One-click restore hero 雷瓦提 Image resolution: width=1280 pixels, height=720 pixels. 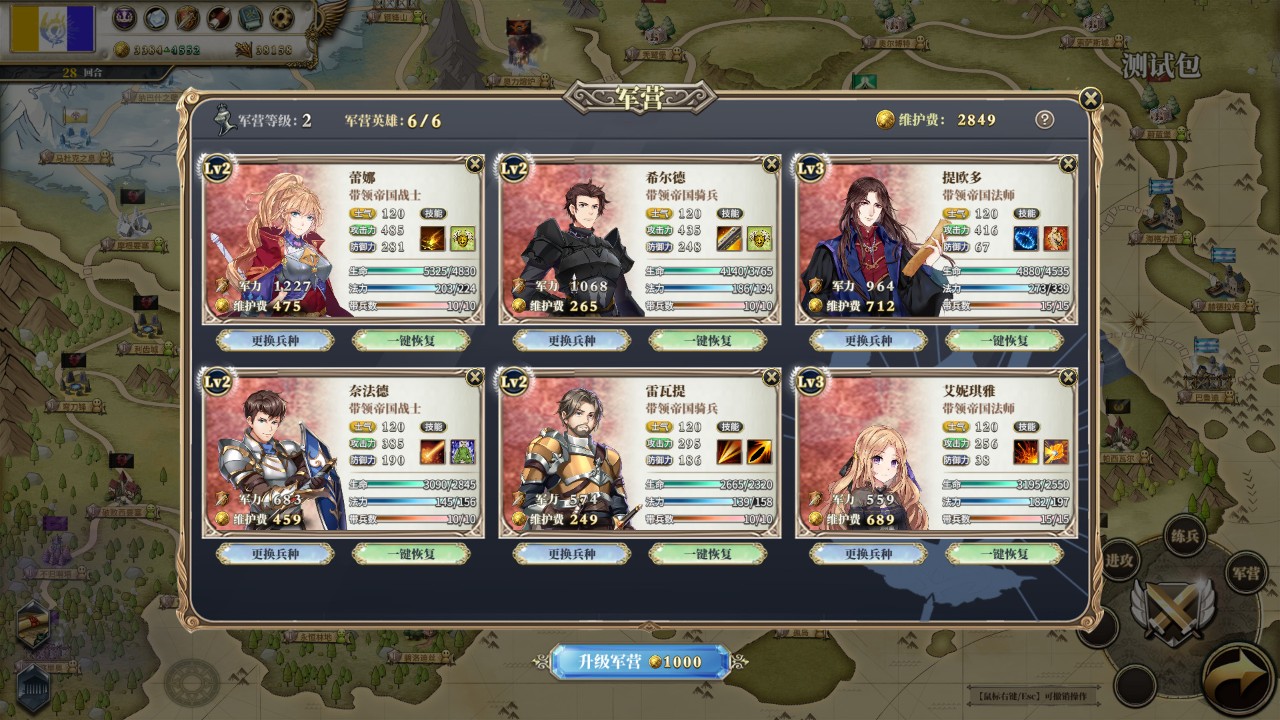coord(707,553)
